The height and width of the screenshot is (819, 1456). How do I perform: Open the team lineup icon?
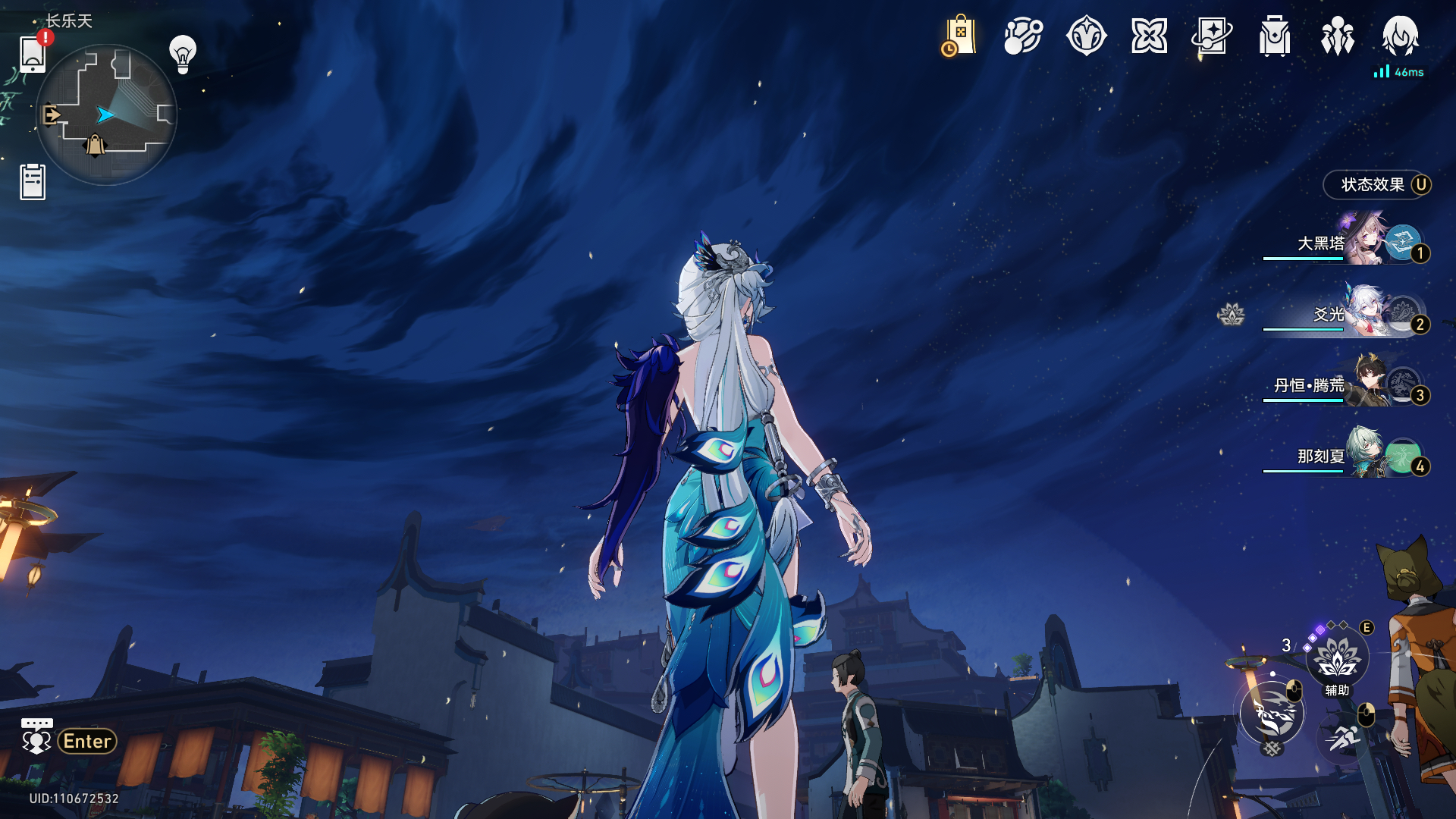pyautogui.click(x=1338, y=36)
